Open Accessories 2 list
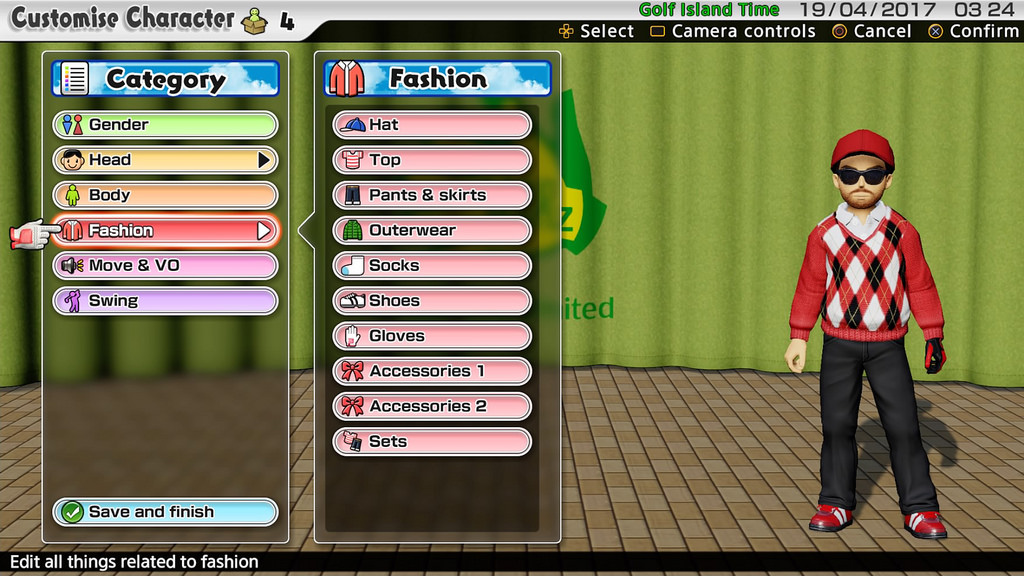 [x=431, y=406]
